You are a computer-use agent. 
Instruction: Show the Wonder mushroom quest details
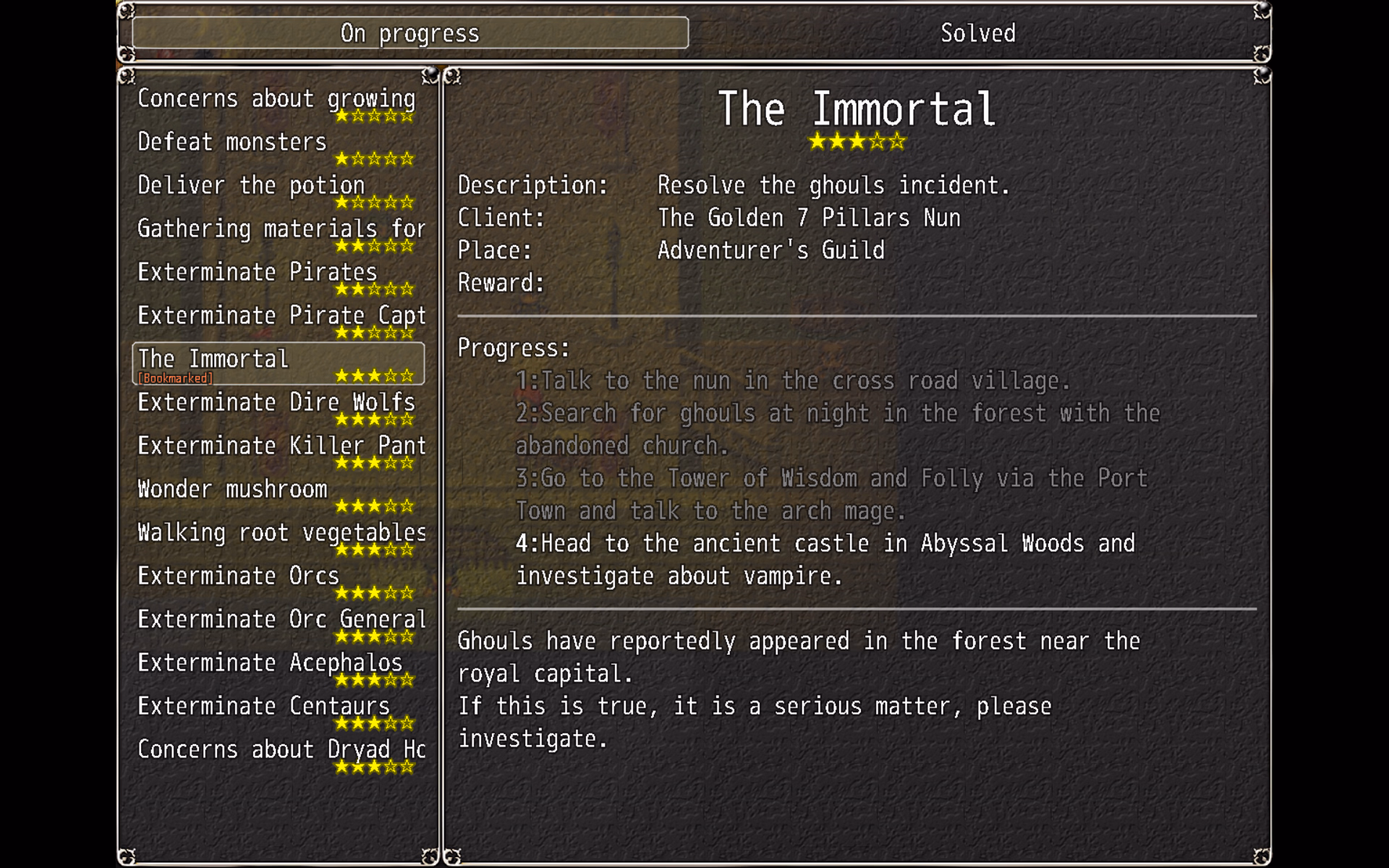tap(277, 493)
